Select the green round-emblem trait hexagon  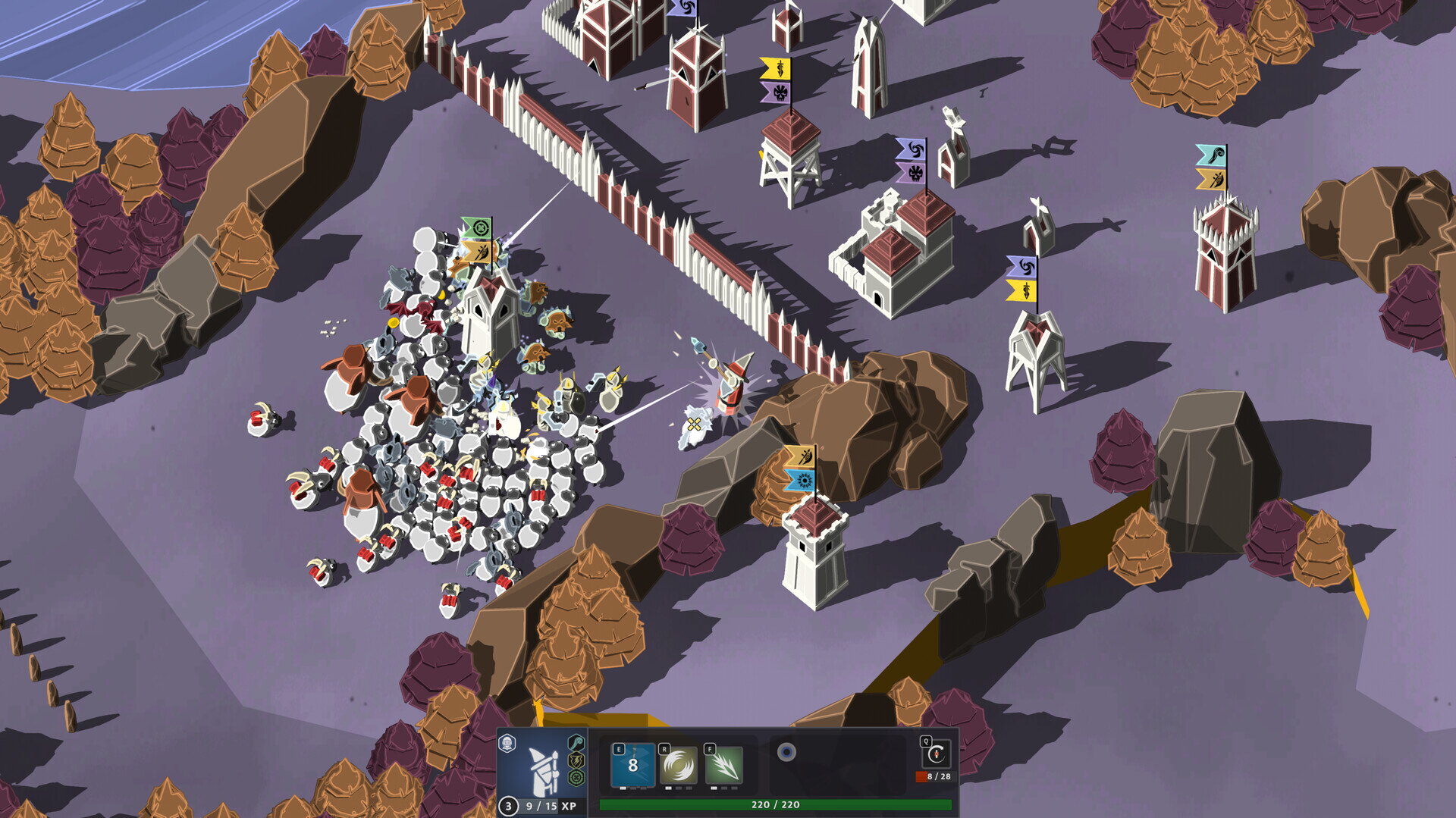[576, 779]
